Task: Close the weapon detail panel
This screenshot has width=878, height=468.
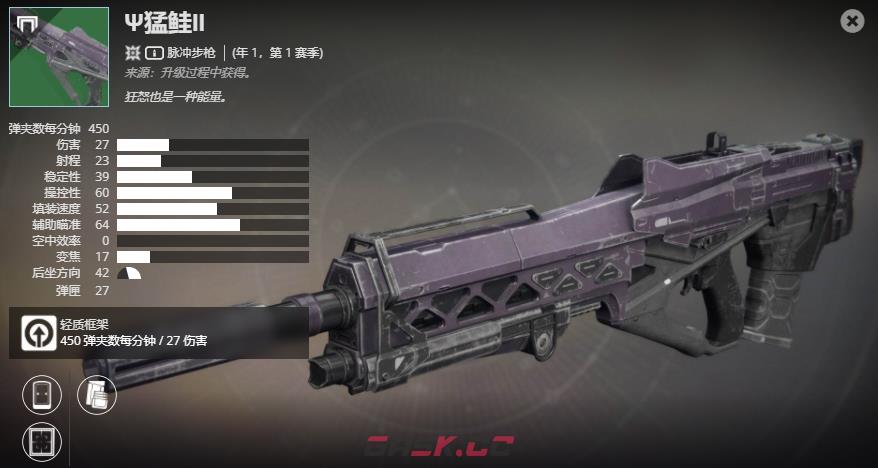Action: [852, 20]
